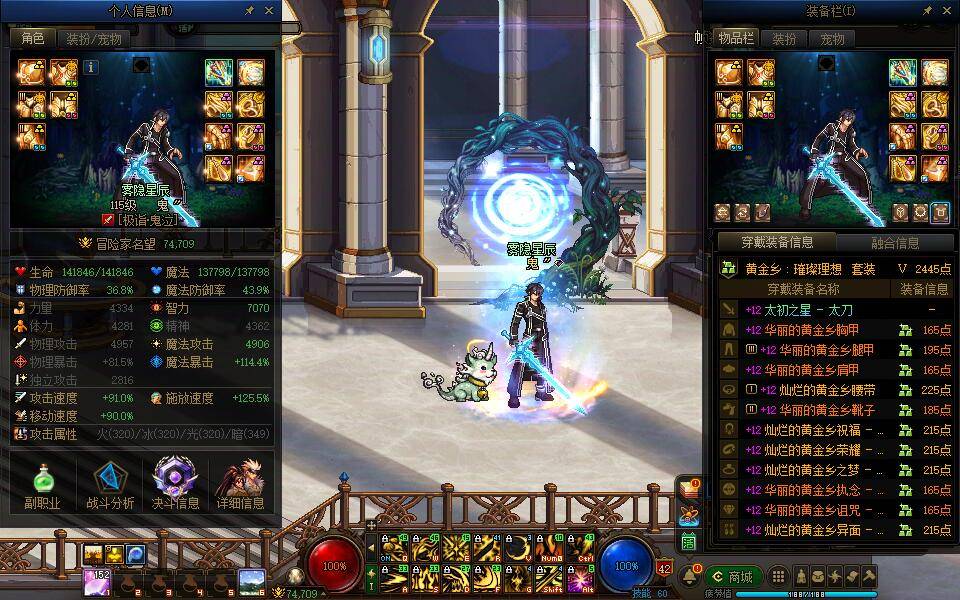Image resolution: width=960 pixels, height=600 pixels.
Task: Open the 装扮 tab in equipment window
Action: (x=785, y=39)
